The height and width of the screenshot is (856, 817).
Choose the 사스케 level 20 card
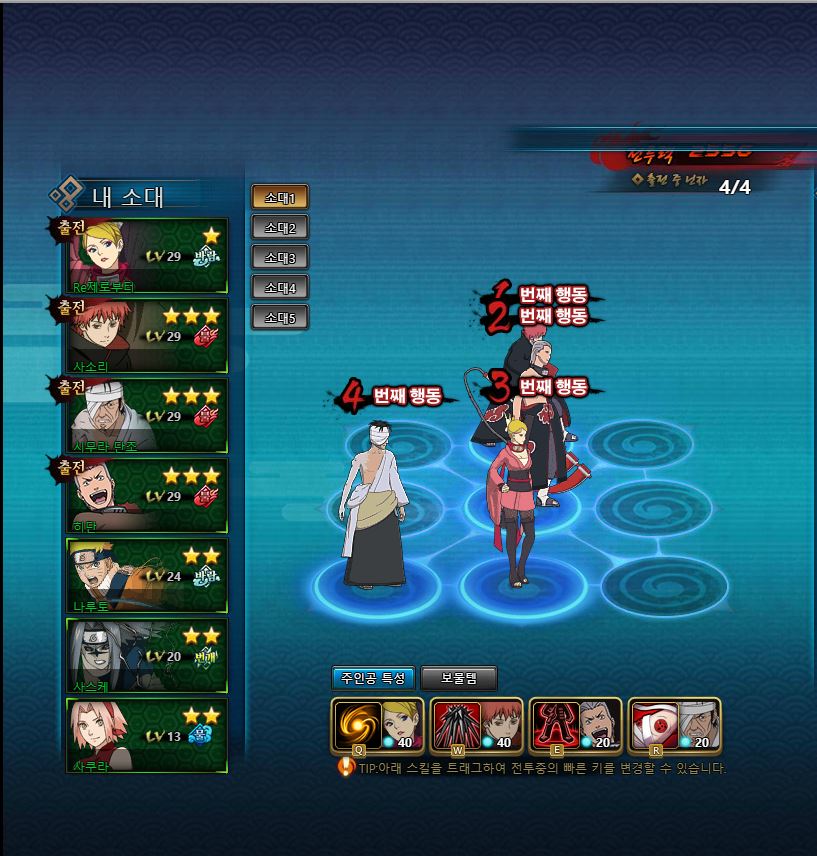pyautogui.click(x=147, y=656)
